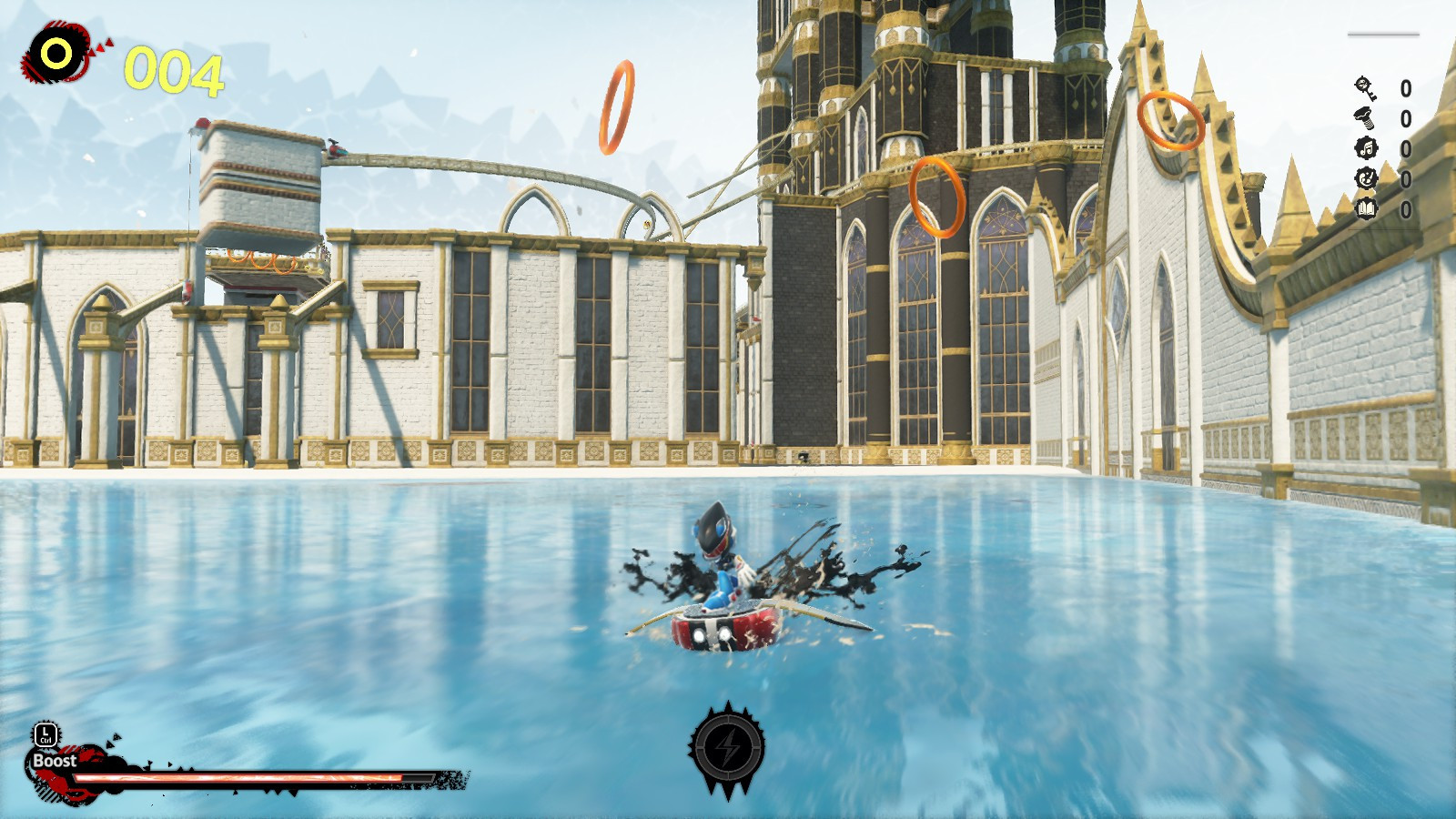The width and height of the screenshot is (1456, 819).
Task: Select the screw collectible icon
Action: [1364, 118]
